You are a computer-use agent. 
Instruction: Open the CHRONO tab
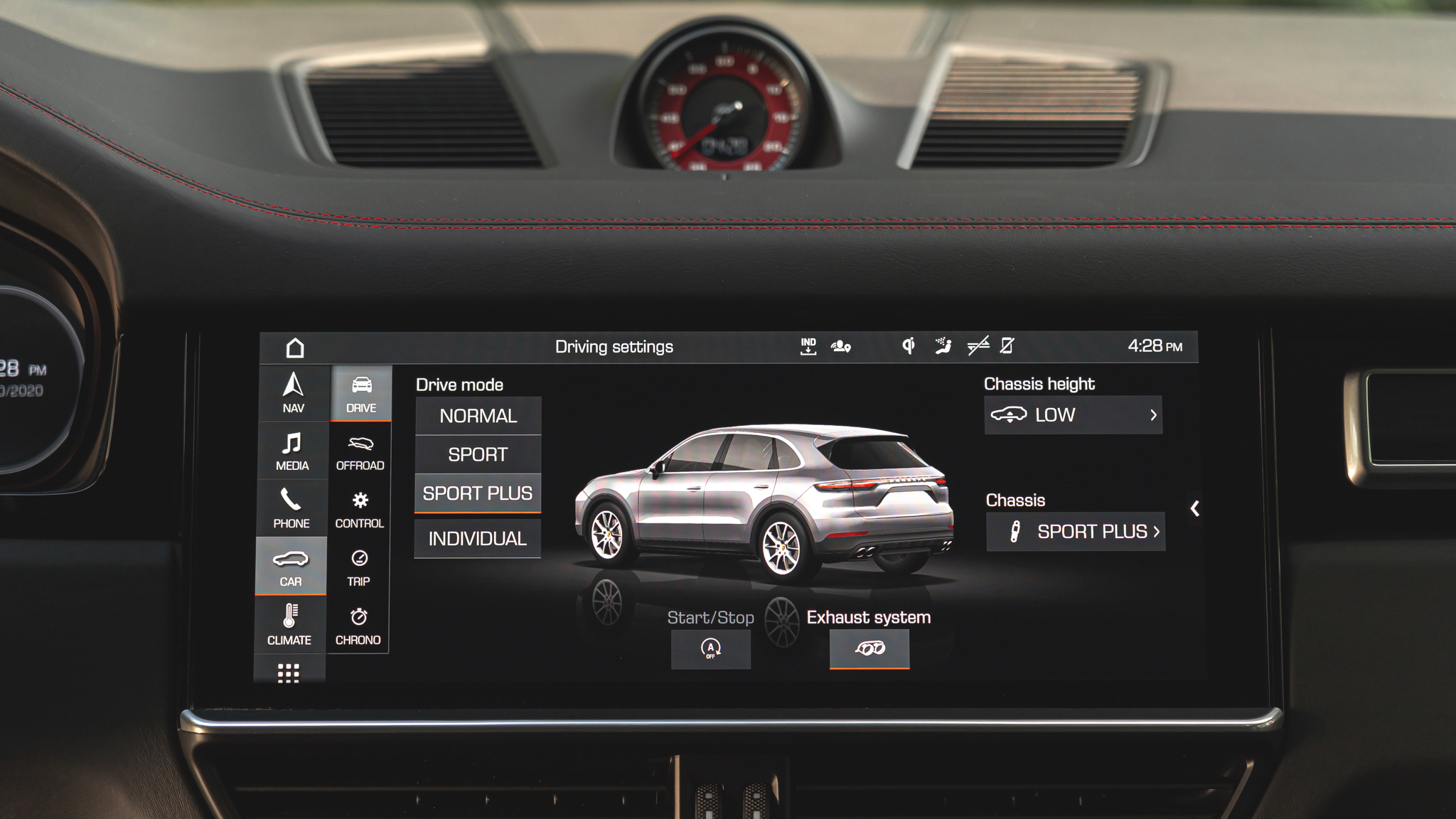pyautogui.click(x=358, y=626)
